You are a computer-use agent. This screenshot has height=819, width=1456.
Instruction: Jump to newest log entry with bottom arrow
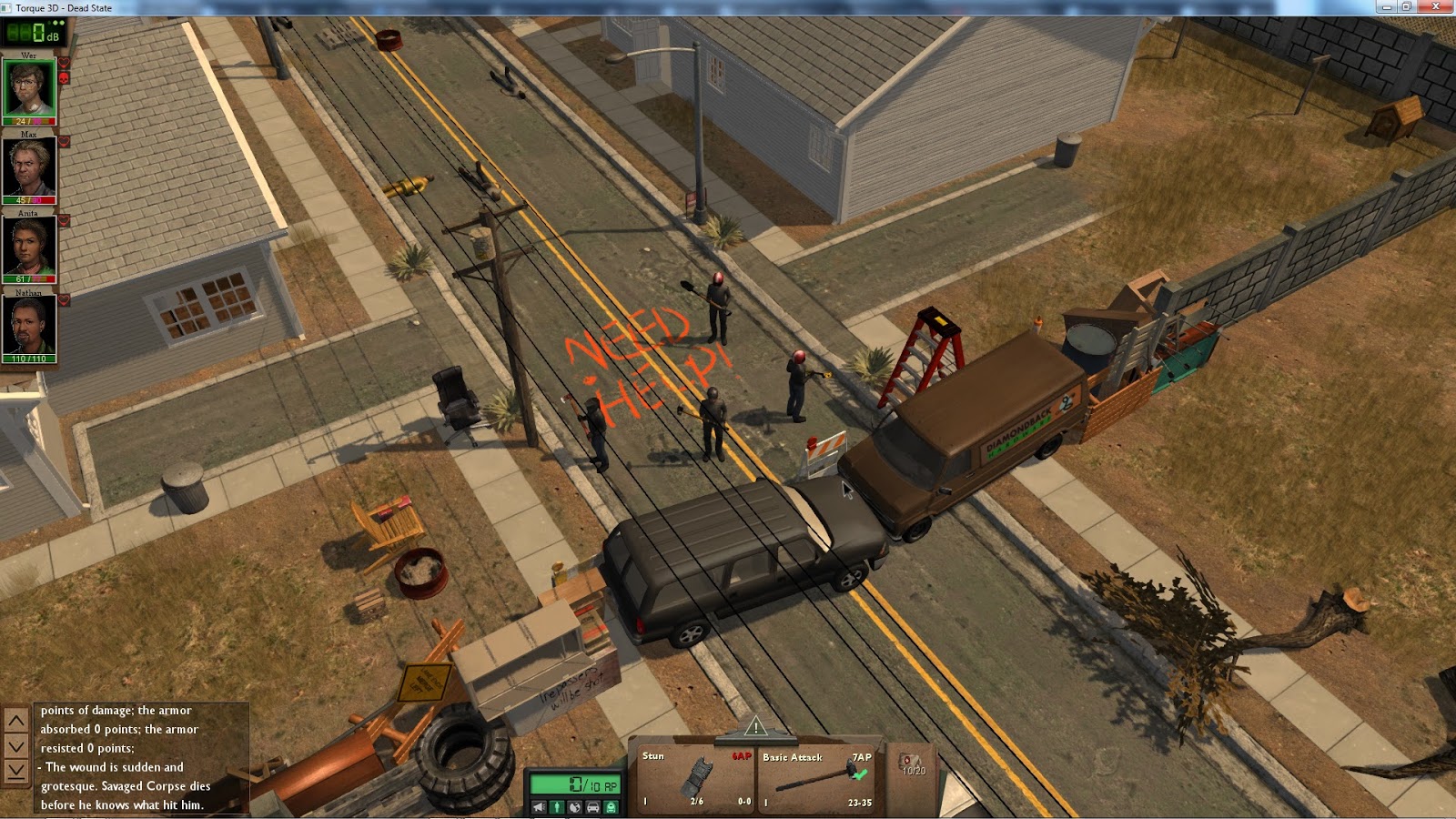pos(15,771)
